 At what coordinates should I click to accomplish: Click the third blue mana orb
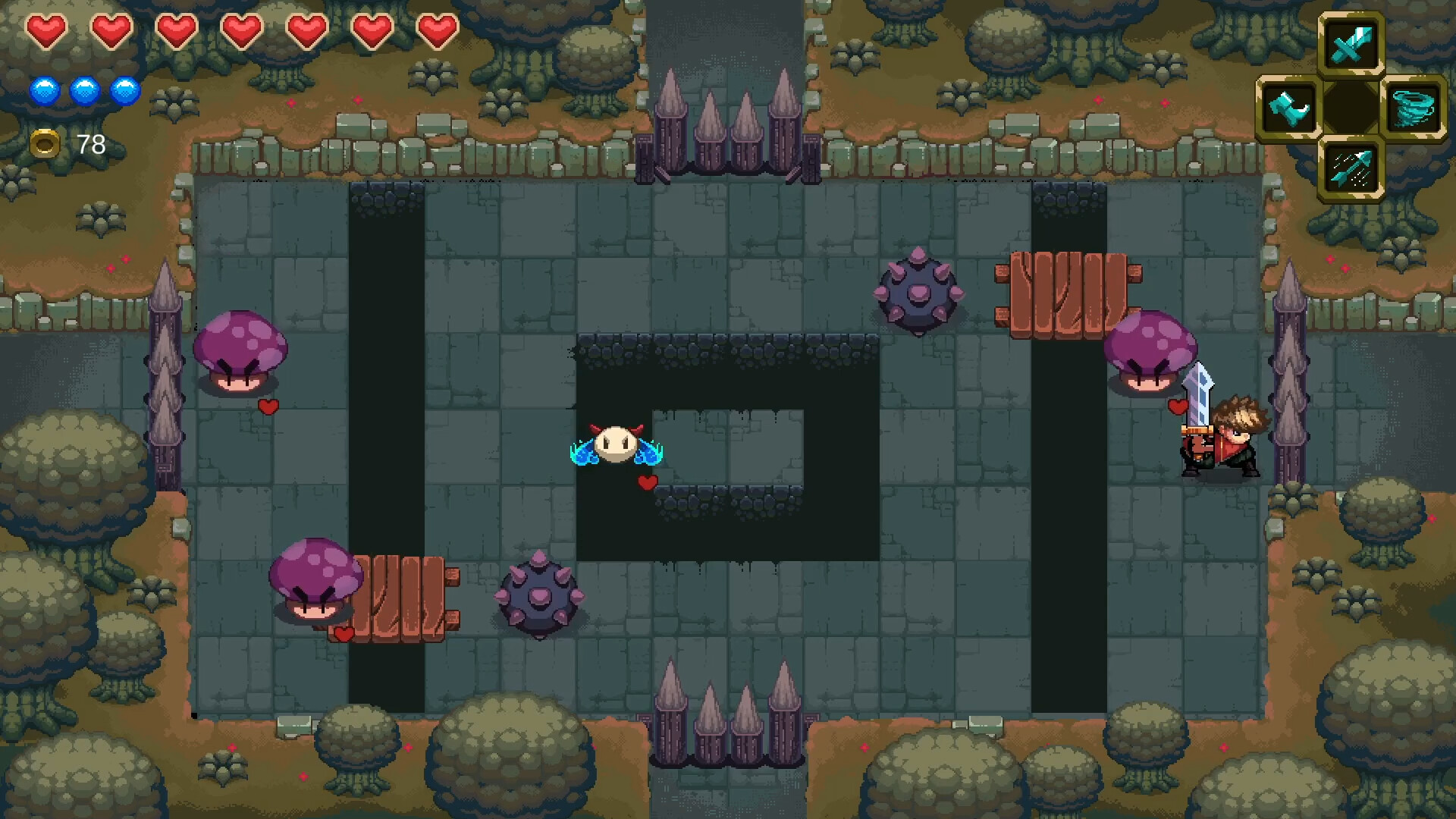click(x=125, y=89)
